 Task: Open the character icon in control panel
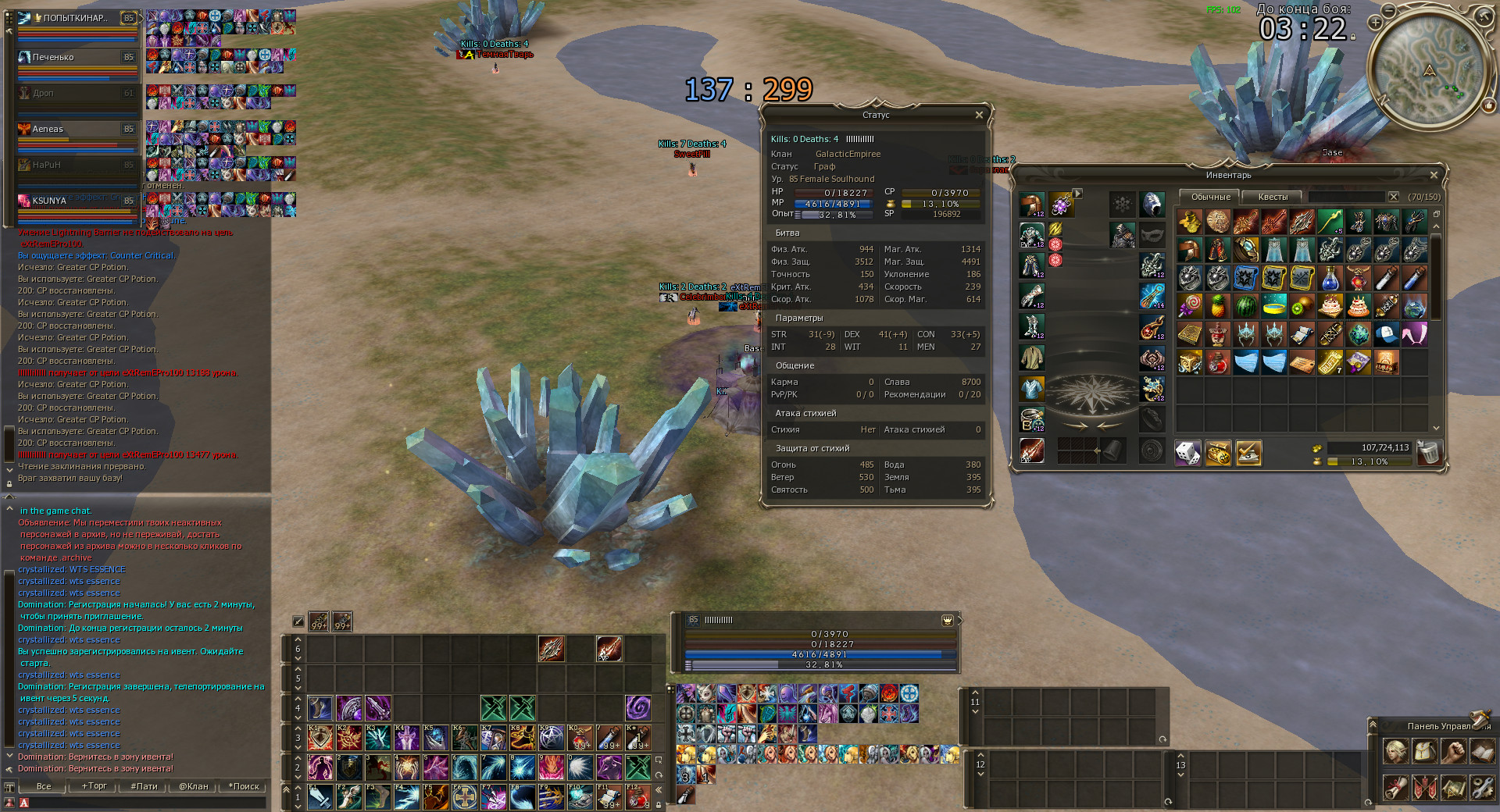(x=1396, y=752)
